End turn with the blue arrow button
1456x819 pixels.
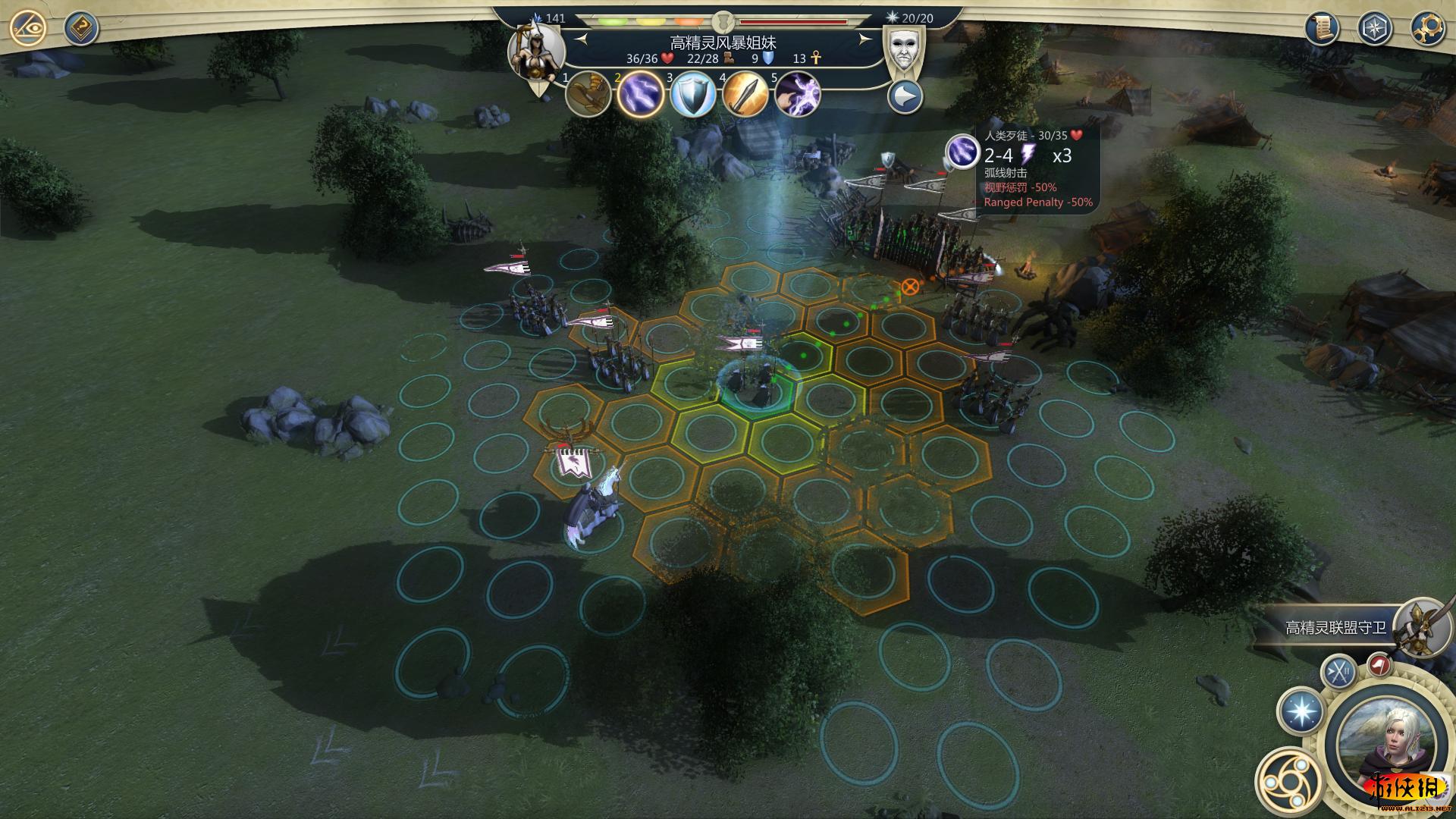click(905, 97)
